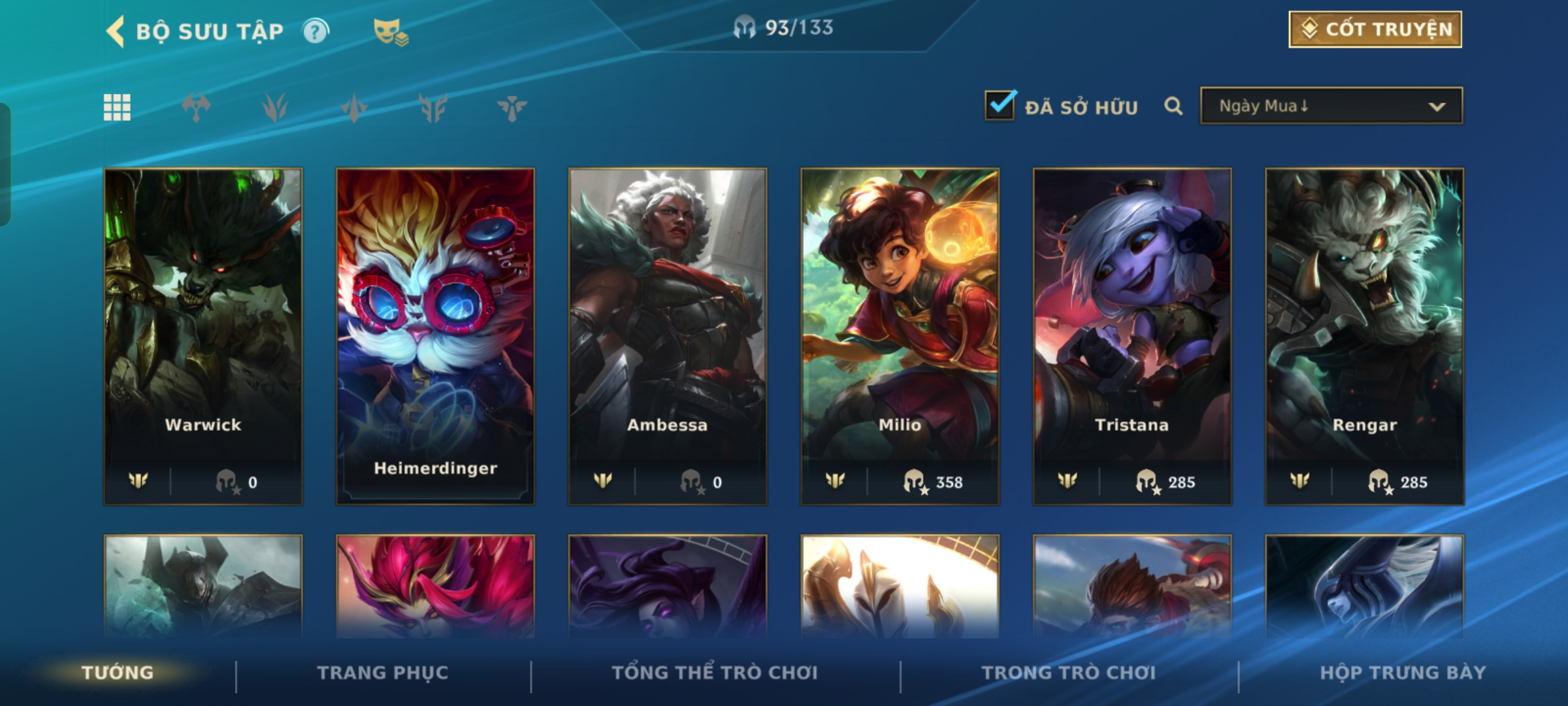Open Ambessa's champion card
Viewport: 1568px width, 706px height.
pyautogui.click(x=668, y=335)
